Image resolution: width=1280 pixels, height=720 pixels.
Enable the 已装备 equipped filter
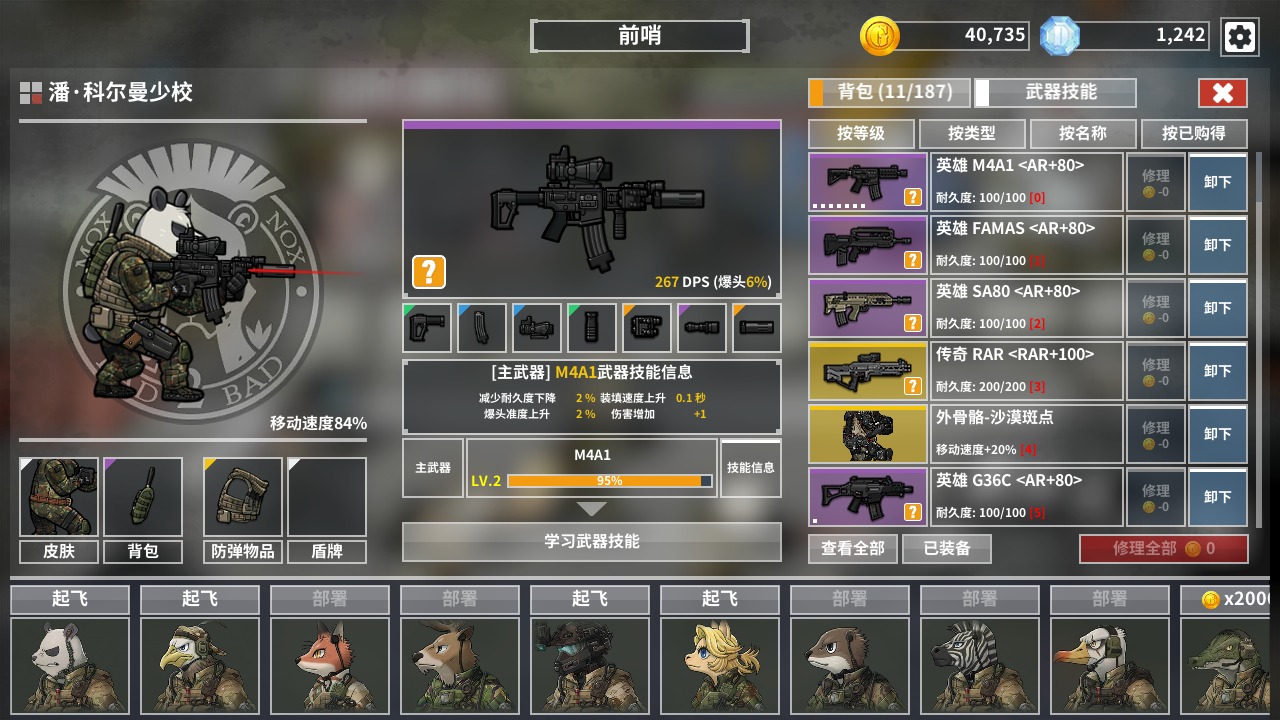pos(949,548)
